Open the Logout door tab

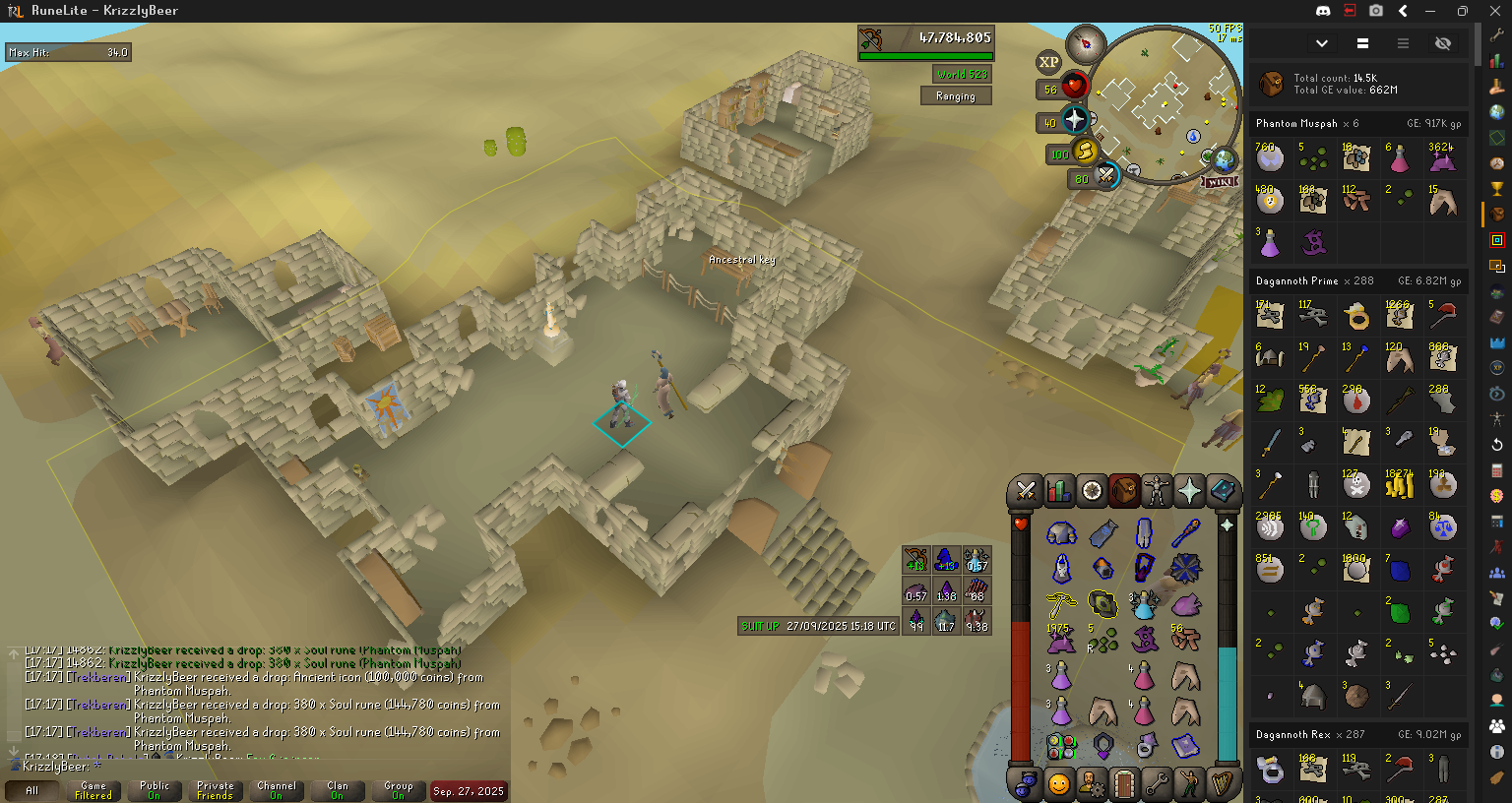coord(1124,784)
